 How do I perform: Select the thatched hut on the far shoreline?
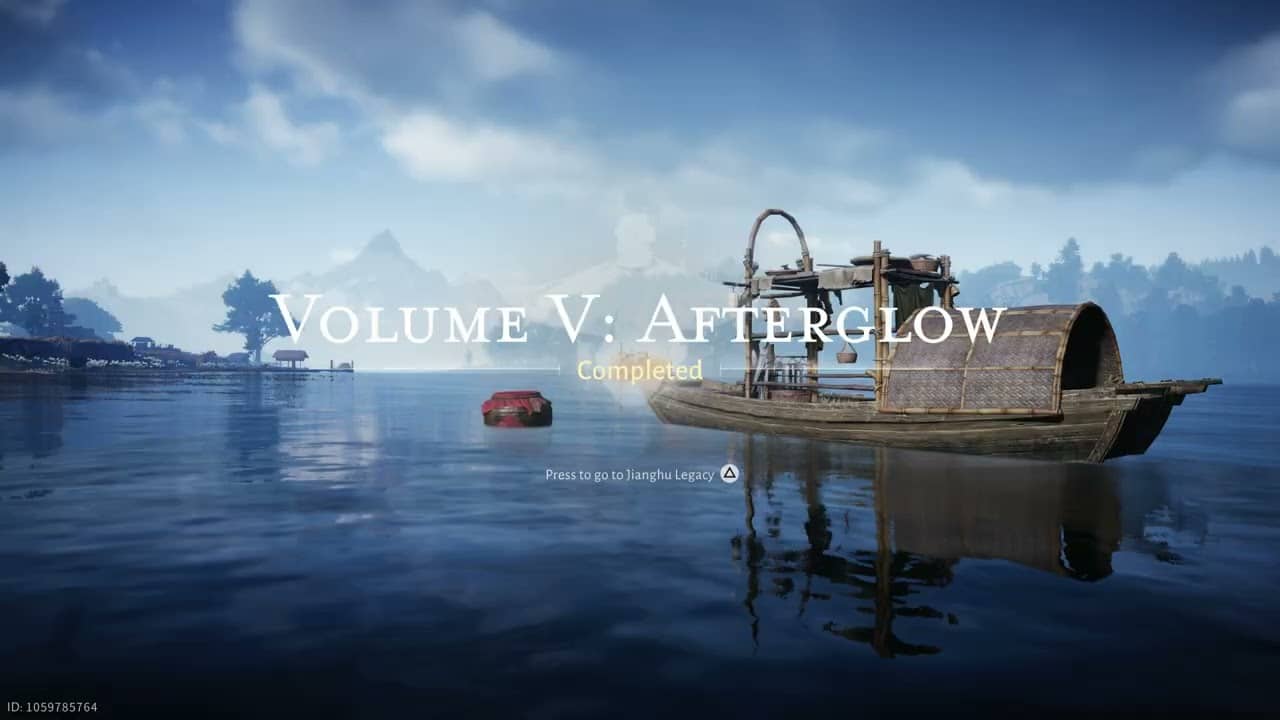[292, 356]
